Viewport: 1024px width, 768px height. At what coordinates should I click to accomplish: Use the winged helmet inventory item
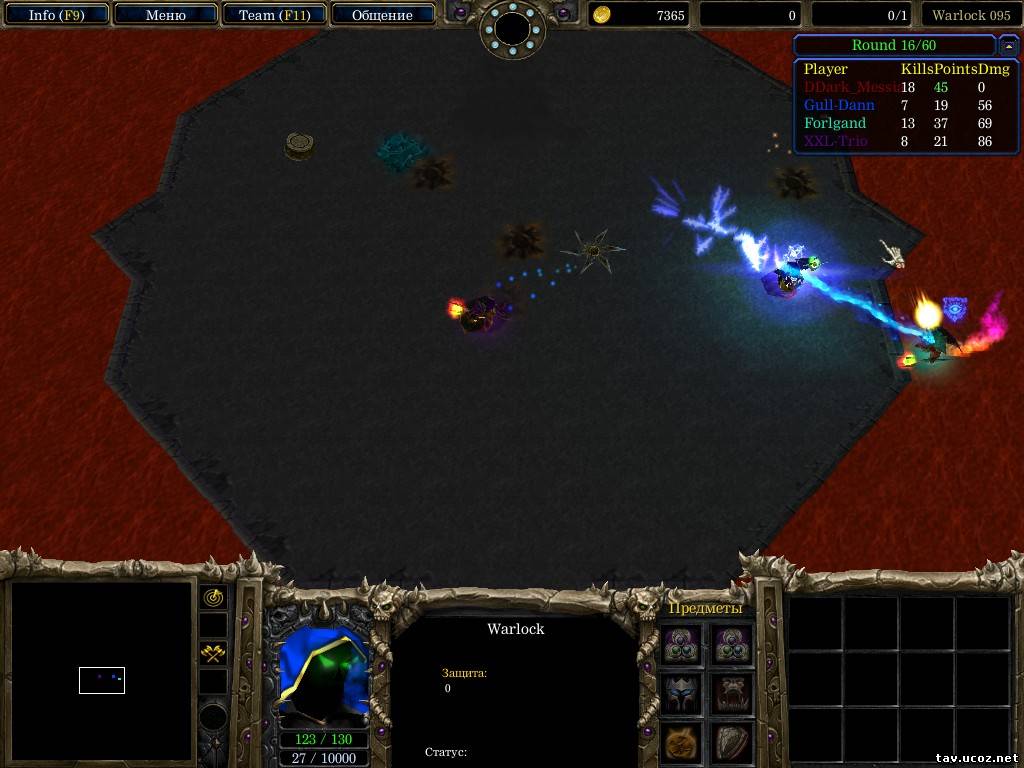pyautogui.click(x=682, y=693)
